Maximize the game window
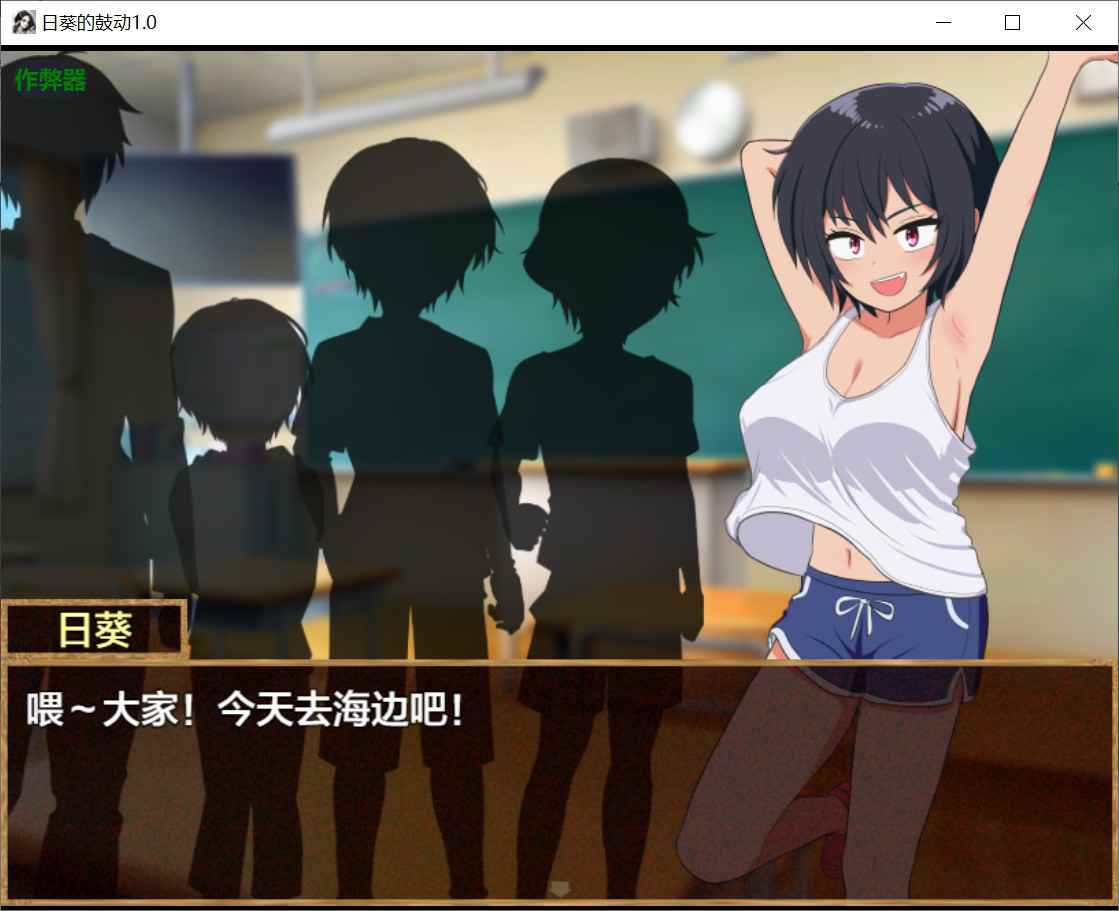Image resolution: width=1119 pixels, height=911 pixels. [1012, 23]
